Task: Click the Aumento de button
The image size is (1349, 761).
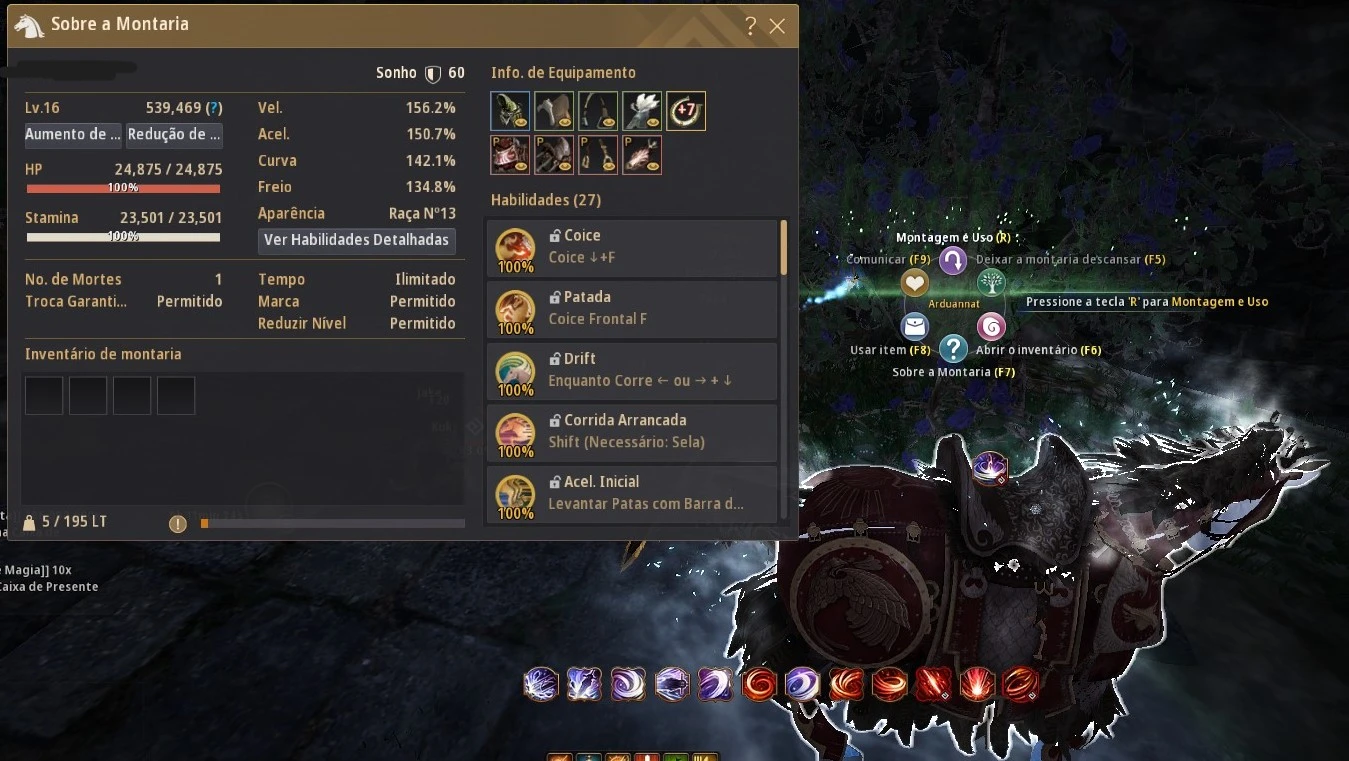Action: click(73, 135)
